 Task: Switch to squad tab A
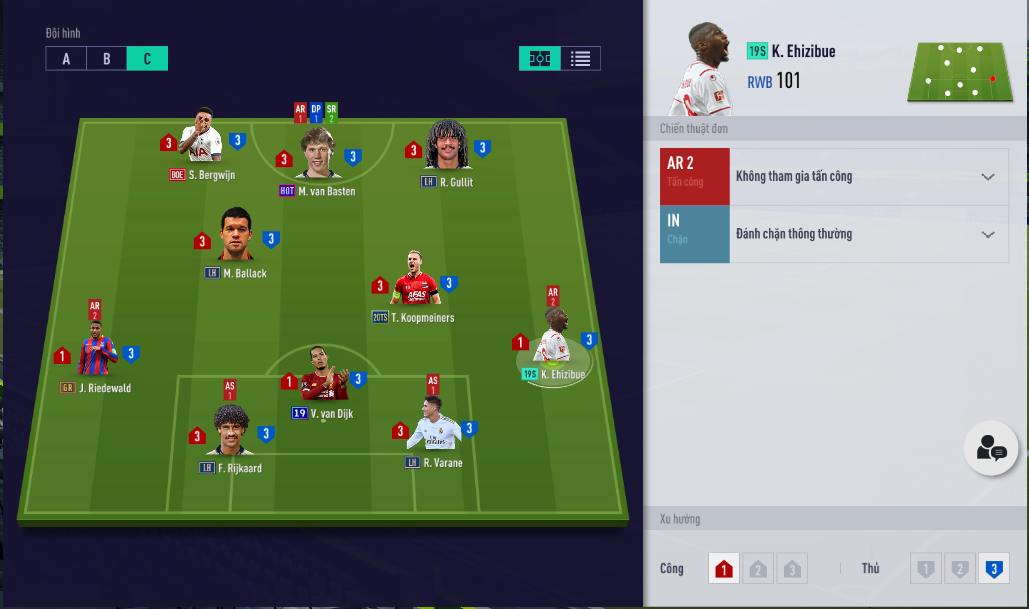tap(66, 59)
